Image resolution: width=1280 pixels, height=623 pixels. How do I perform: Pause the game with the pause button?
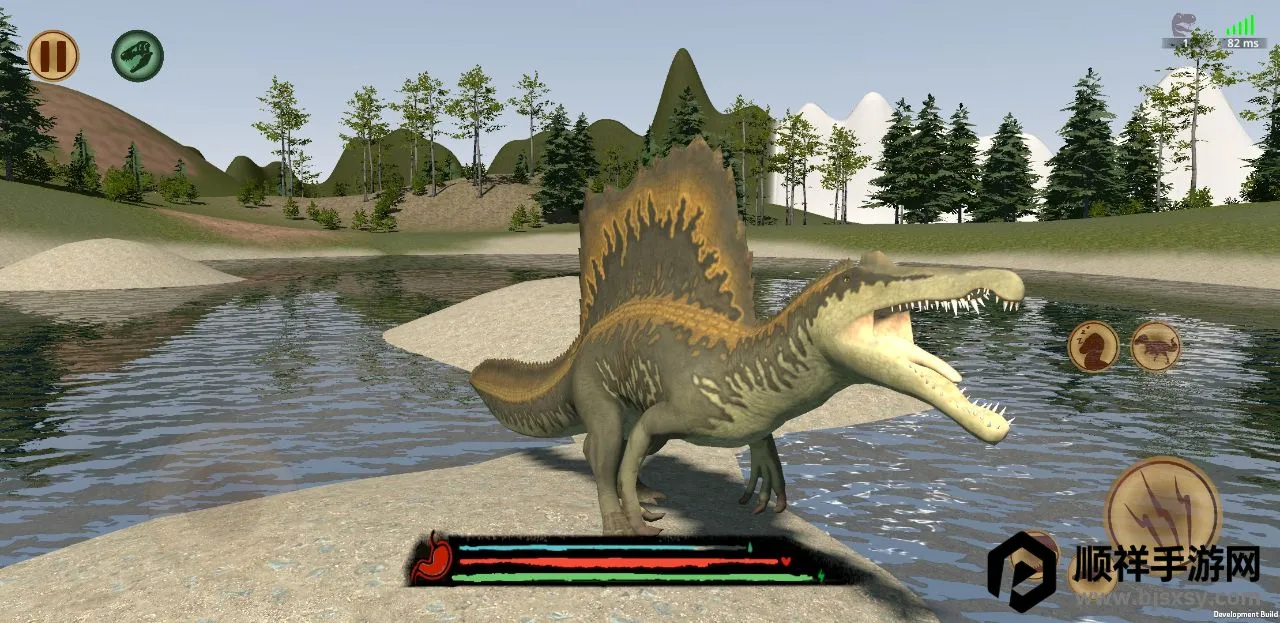tap(53, 55)
